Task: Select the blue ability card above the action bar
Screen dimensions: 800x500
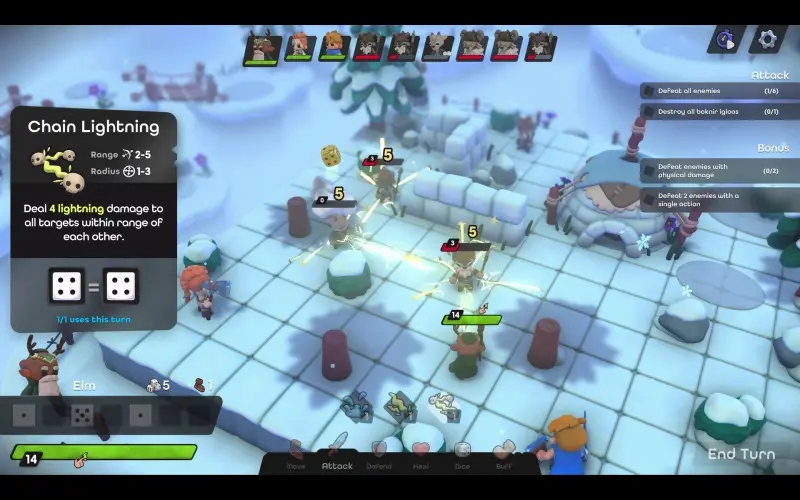Action: point(356,407)
